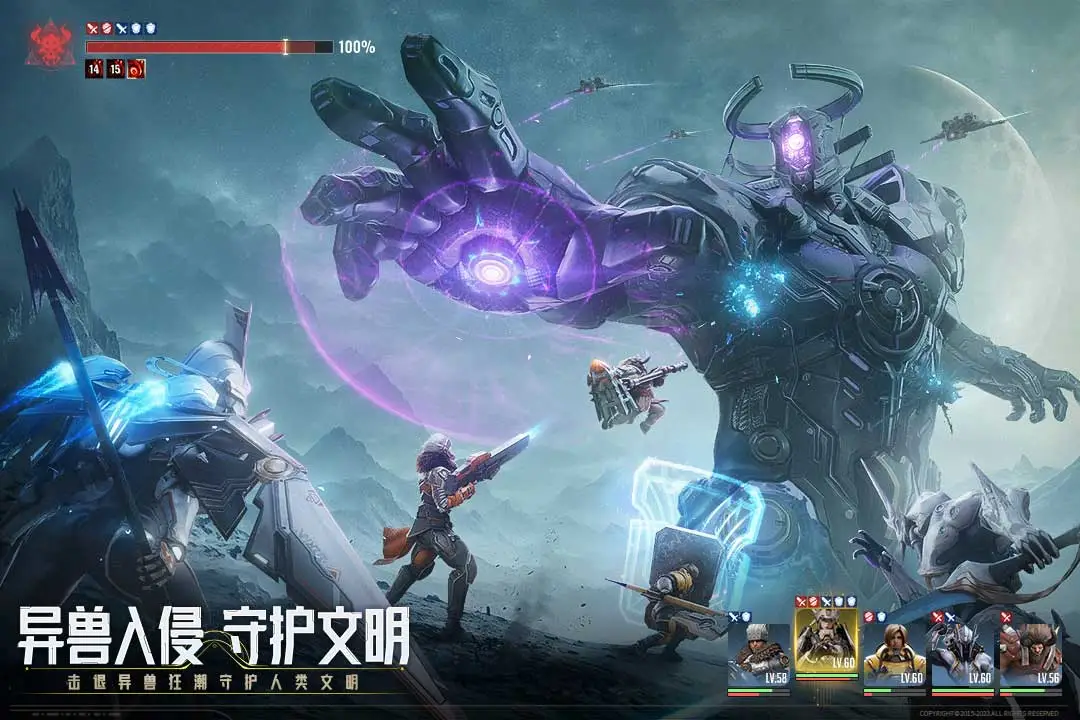Choose the gold-highlighted samurai hero portrait
The width and height of the screenshot is (1080, 720).
(x=826, y=642)
